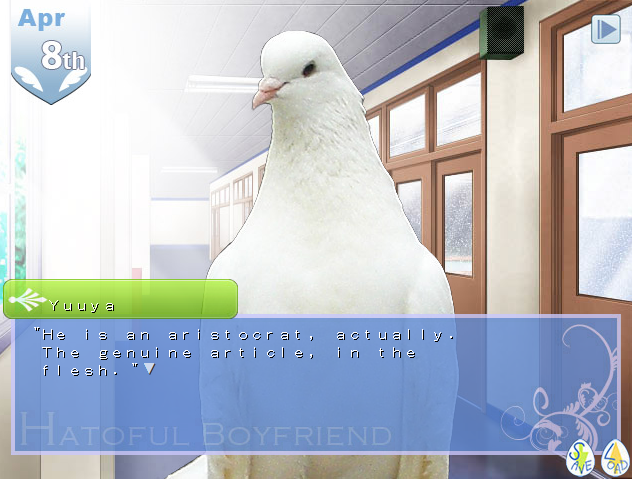Open the Load egg button
Image resolution: width=632 pixels, height=479 pixels.
point(615,457)
